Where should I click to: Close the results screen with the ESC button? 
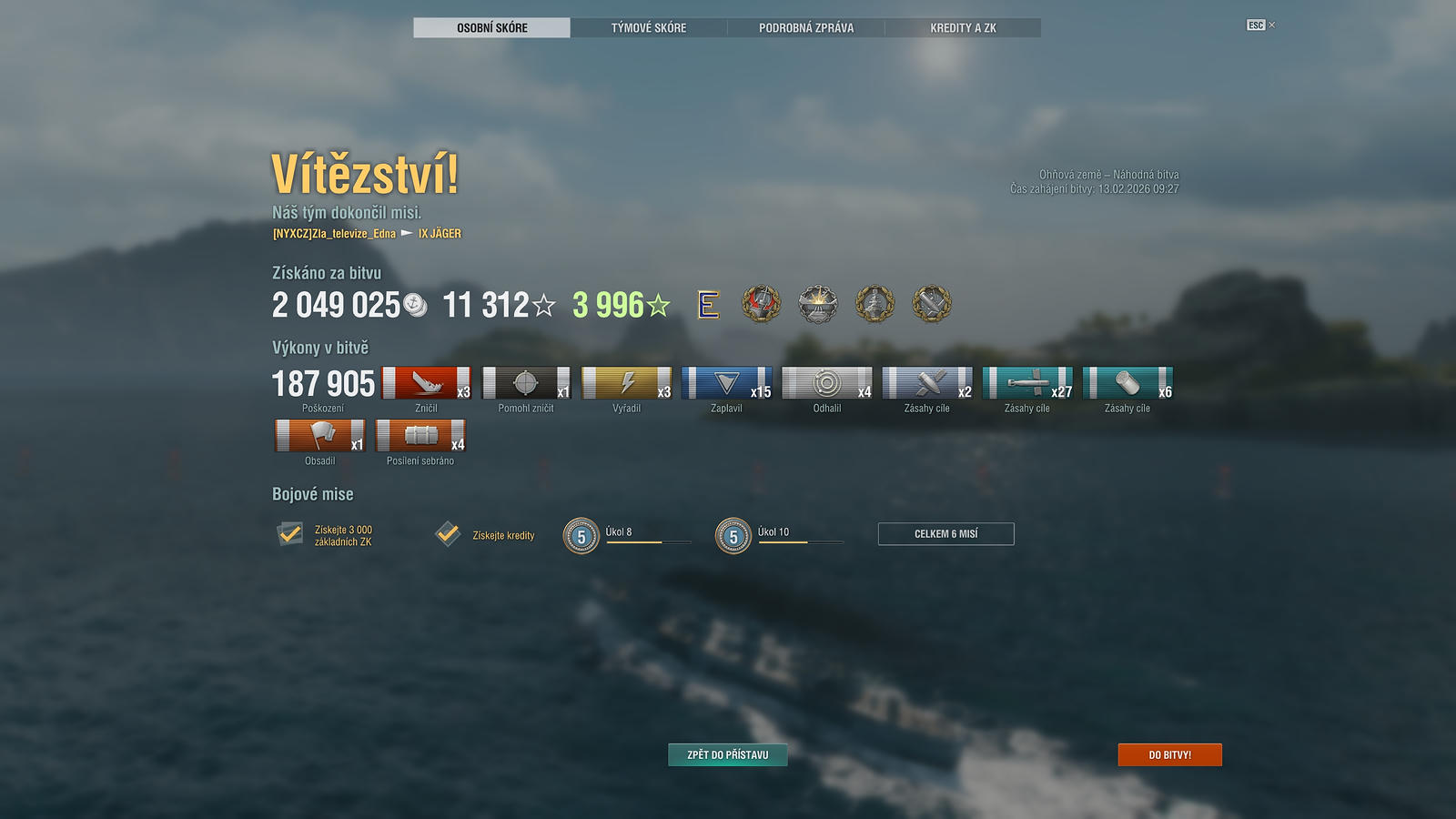(1257, 25)
